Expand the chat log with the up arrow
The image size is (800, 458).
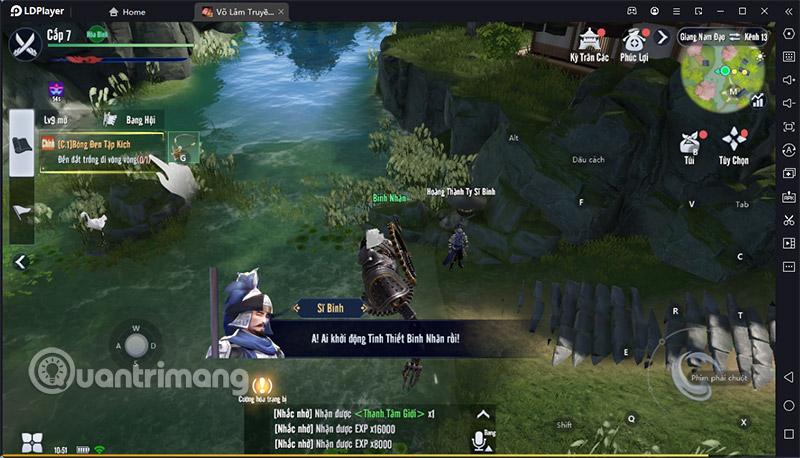484,412
